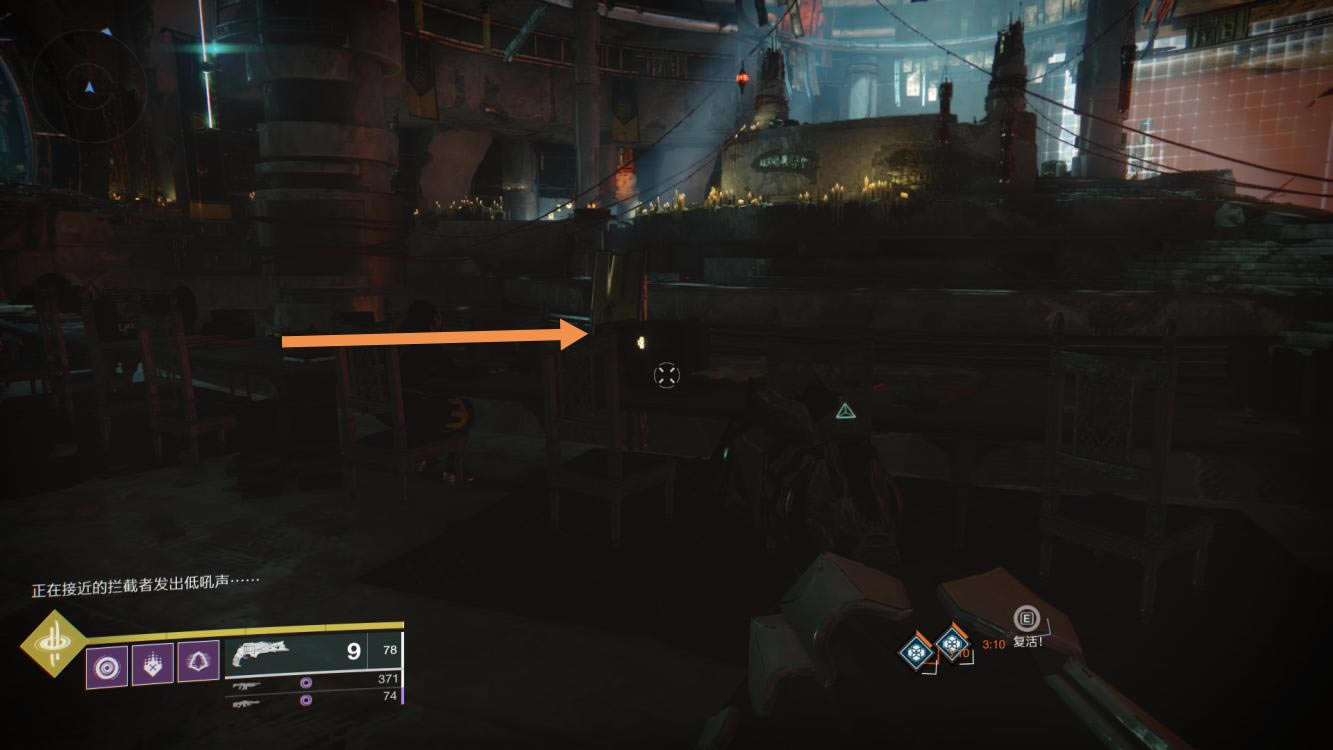Click the triangle waypoint marker near the crosshair

845,410
